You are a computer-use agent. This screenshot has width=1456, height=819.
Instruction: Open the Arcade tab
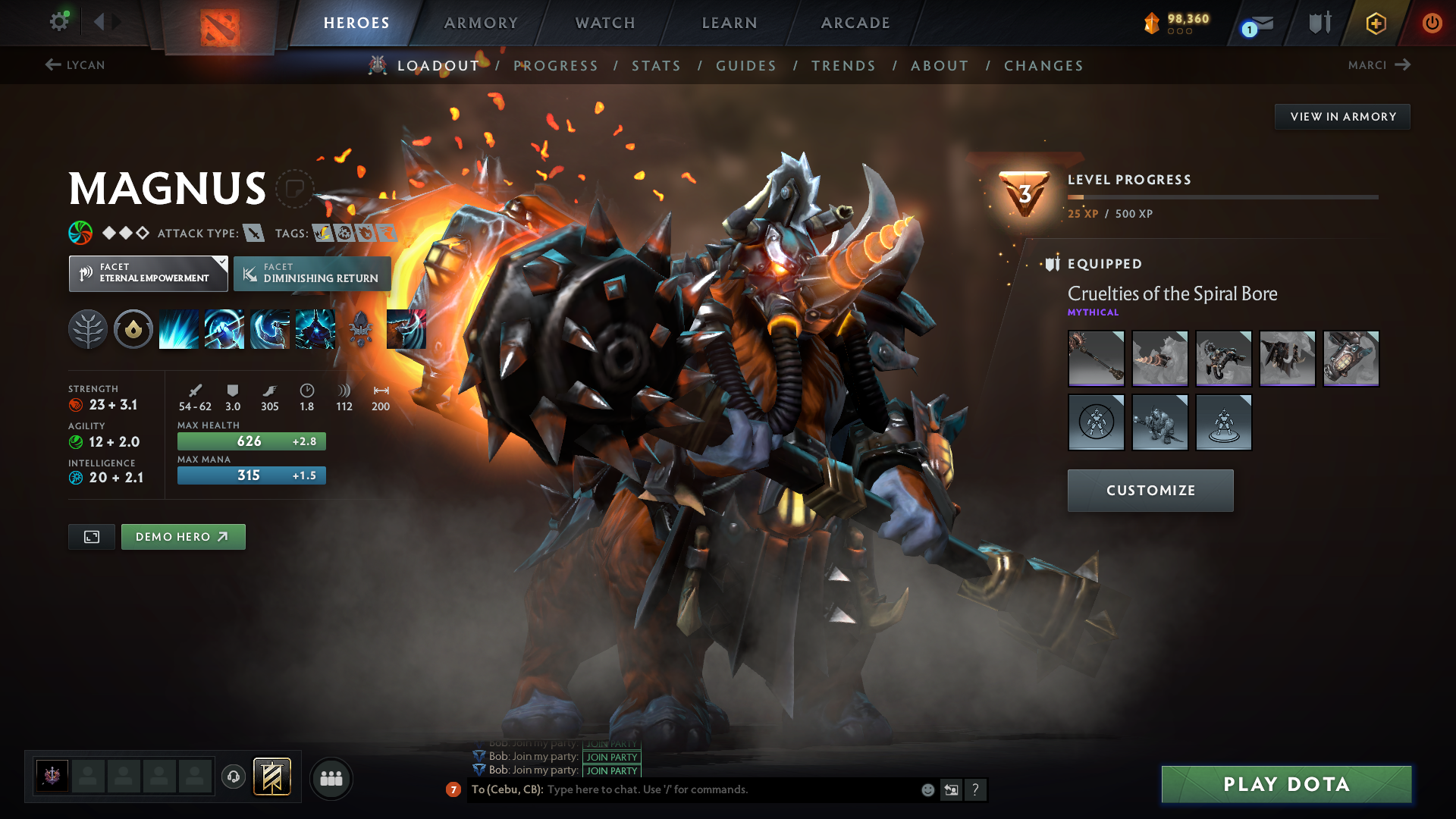(x=855, y=23)
